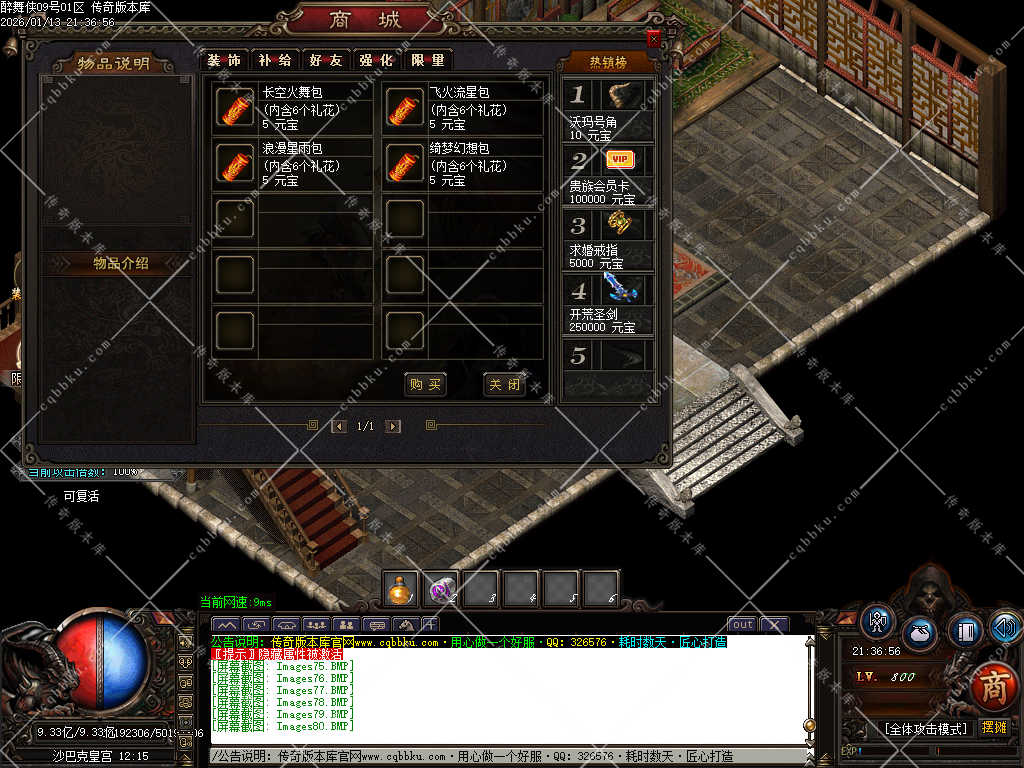This screenshot has height=768, width=1024.
Task: Open the 限量 limited tab
Action: pos(428,60)
